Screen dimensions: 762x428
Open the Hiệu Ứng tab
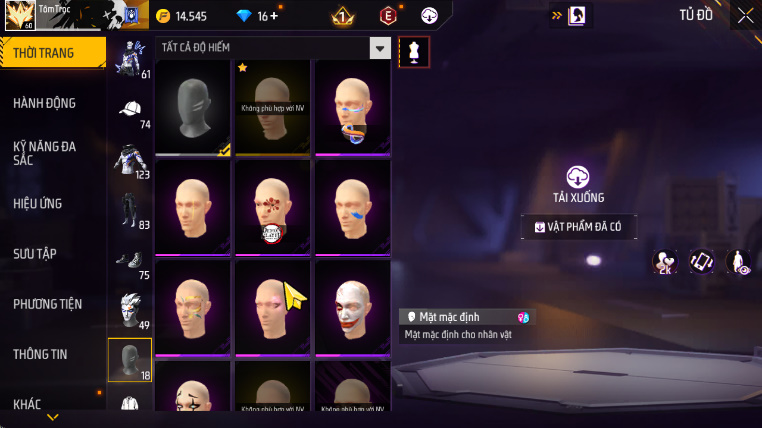pyautogui.click(x=38, y=203)
